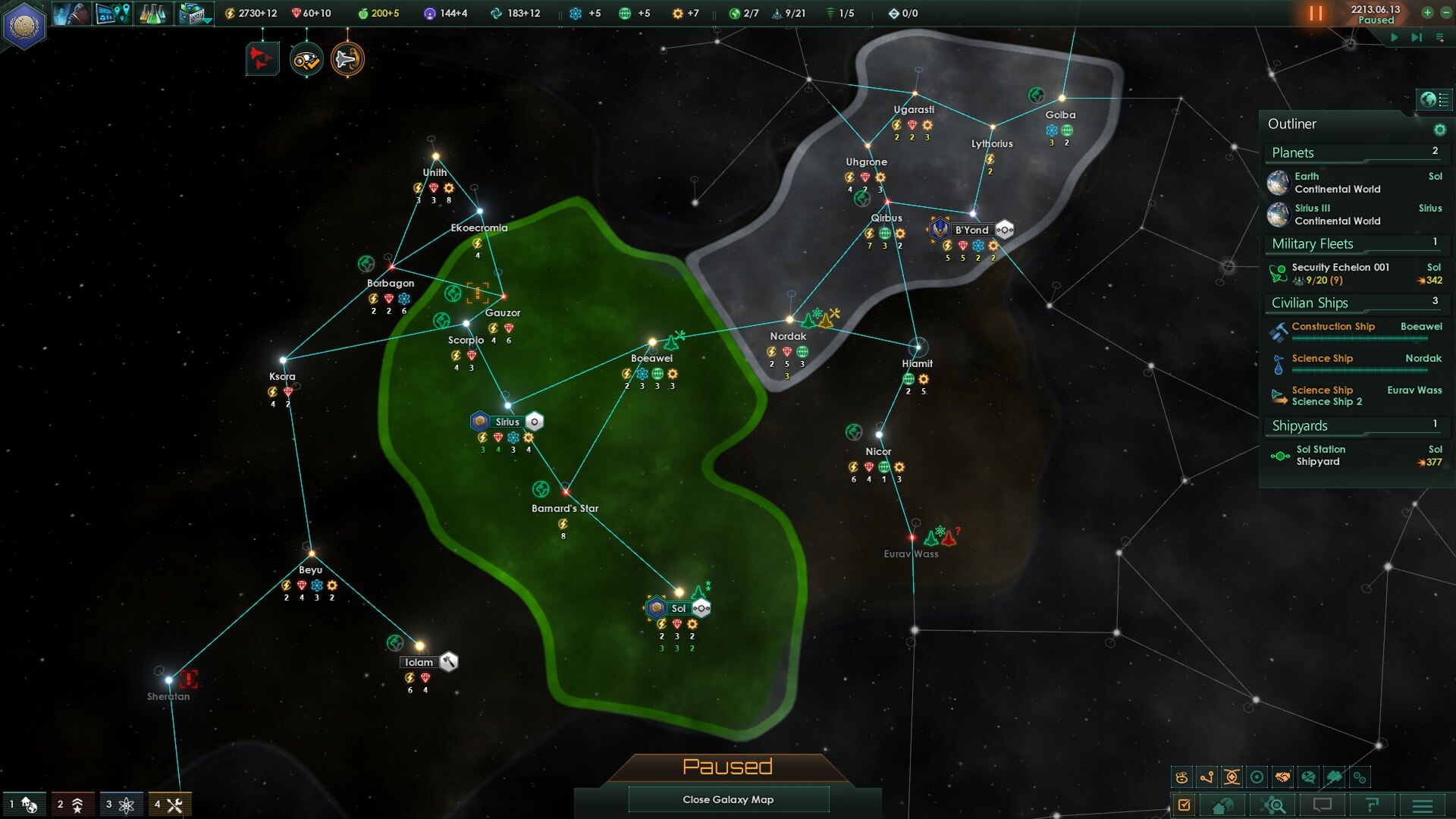Collapse the Military Fleets outliner section
The width and height of the screenshot is (1456, 819).
[1313, 243]
